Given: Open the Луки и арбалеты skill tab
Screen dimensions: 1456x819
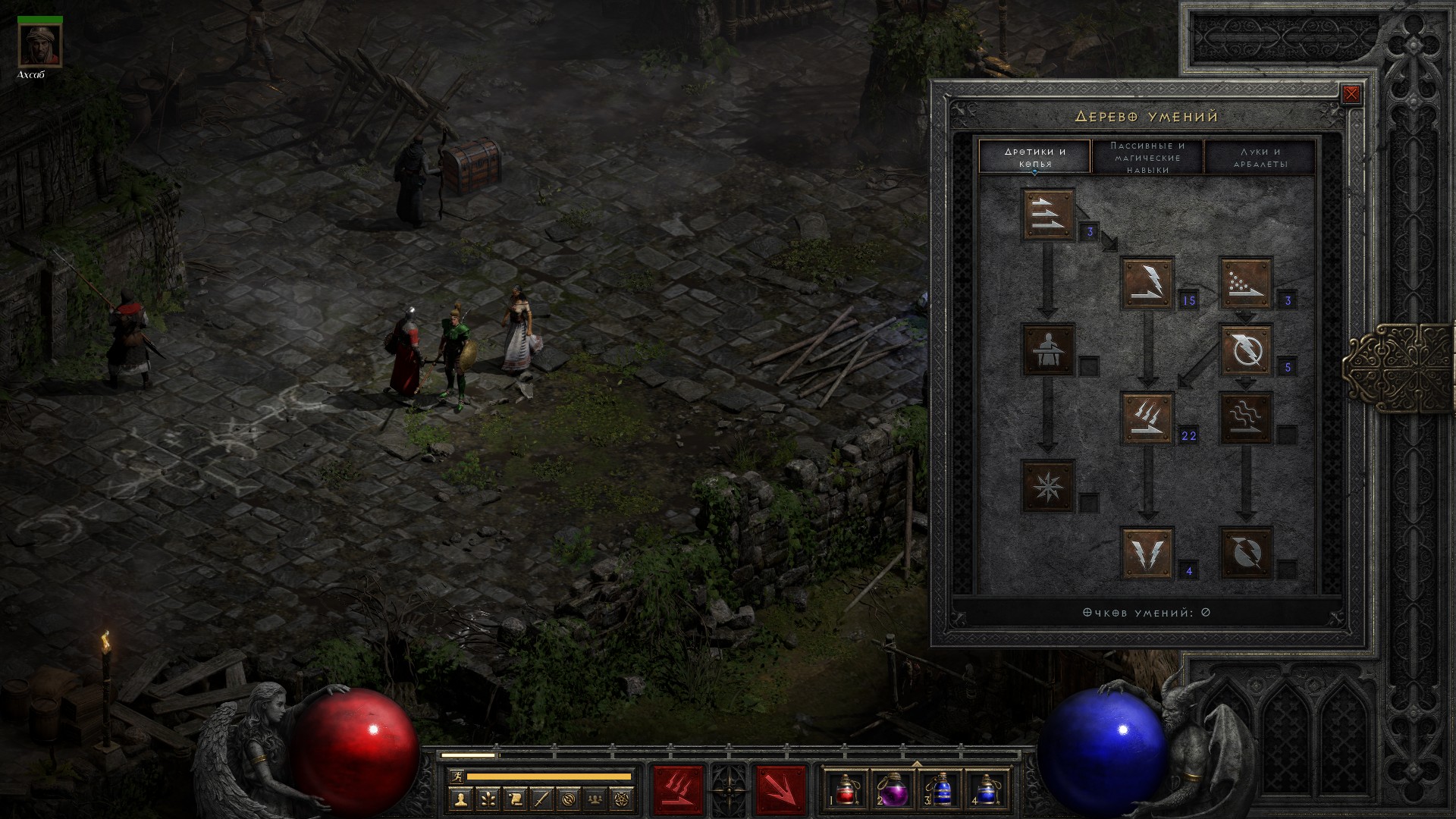Looking at the screenshot, I should pos(1260,158).
